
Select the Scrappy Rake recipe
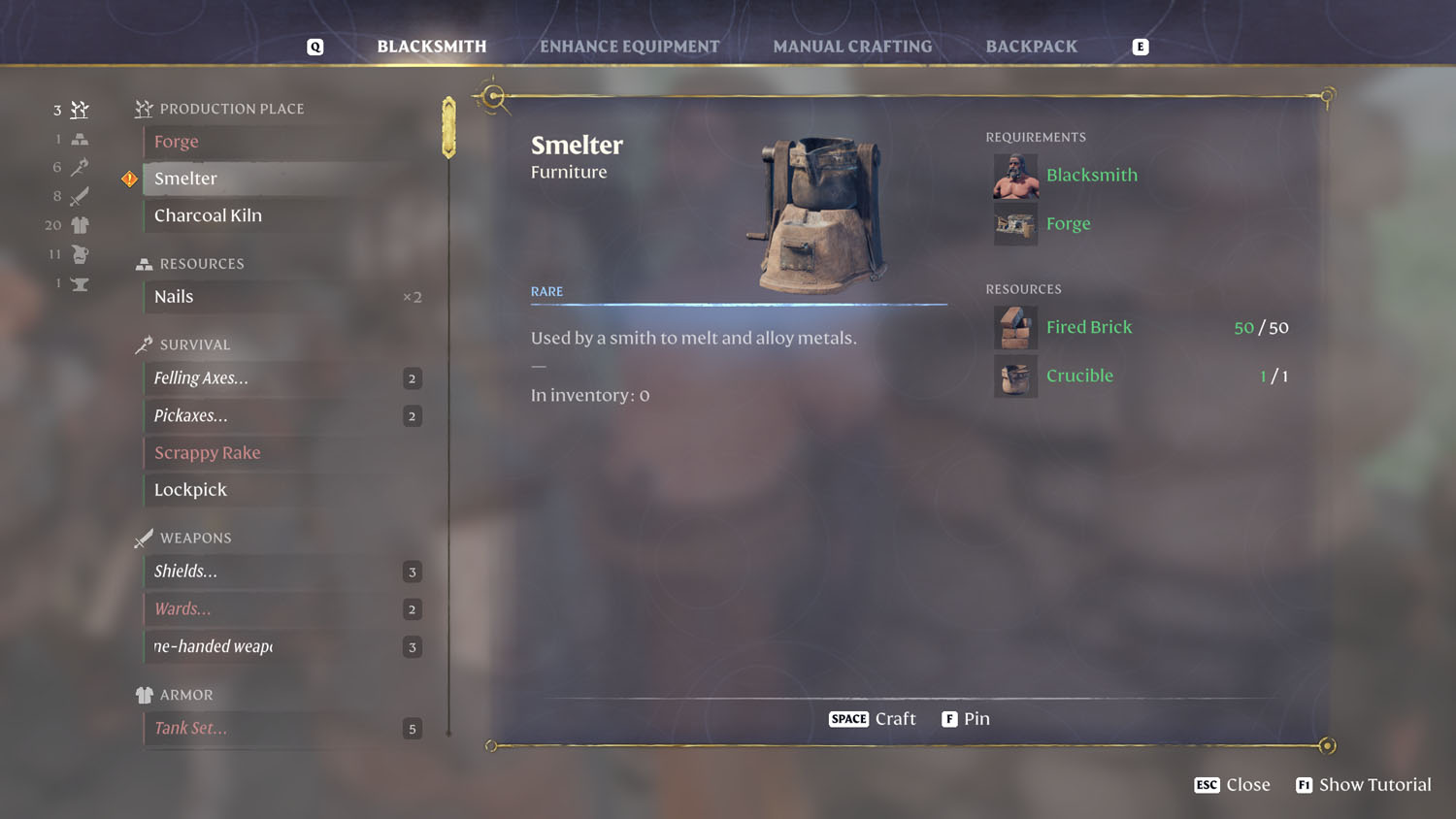click(x=208, y=453)
